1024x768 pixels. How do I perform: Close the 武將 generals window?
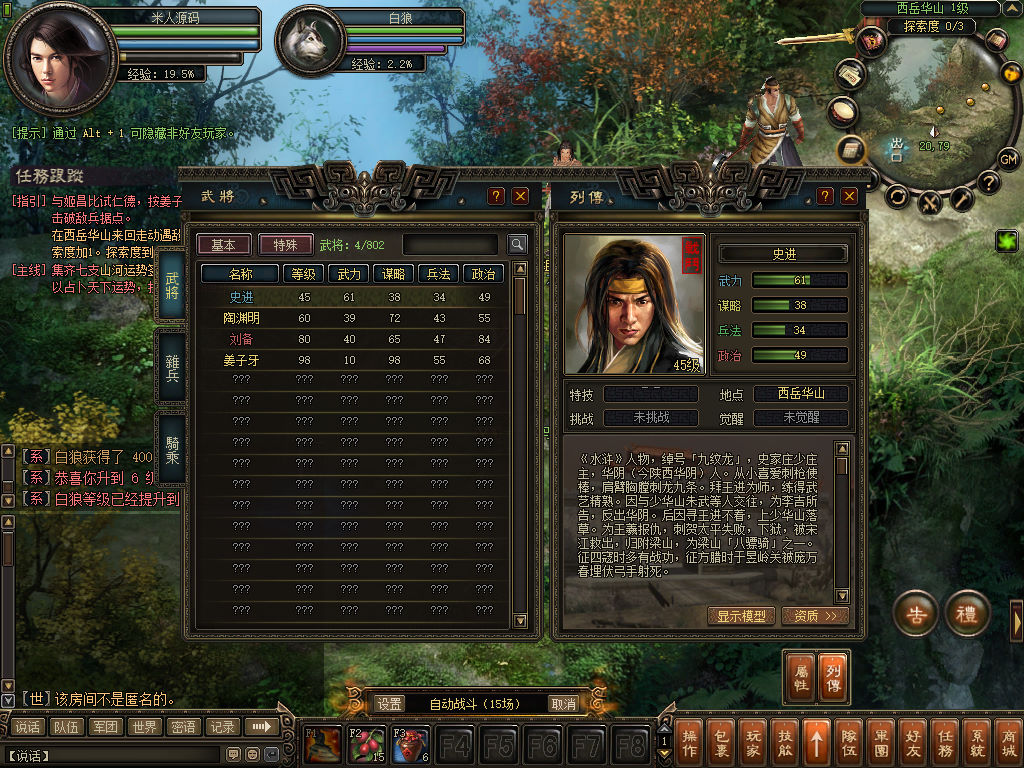click(520, 196)
